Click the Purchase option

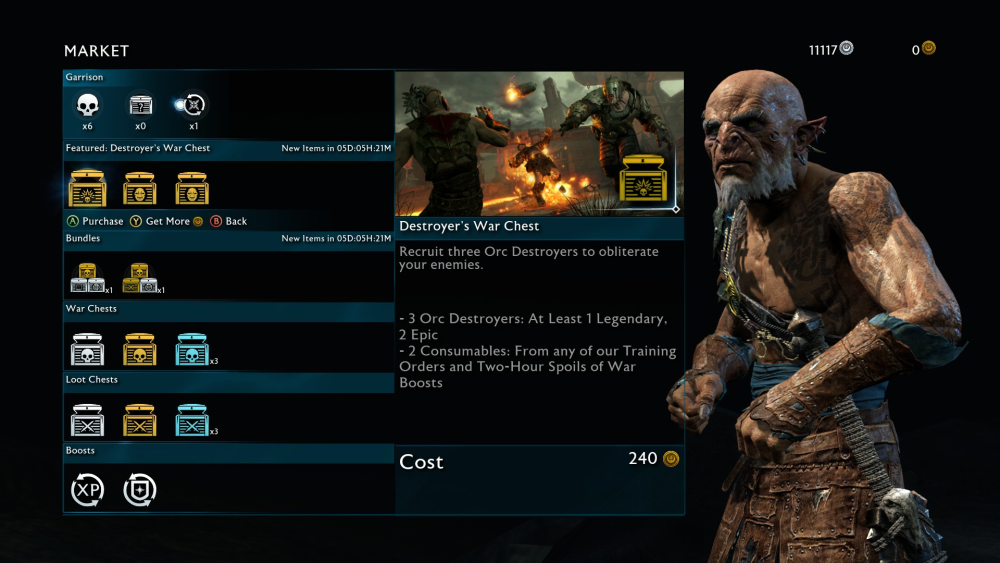(x=96, y=221)
